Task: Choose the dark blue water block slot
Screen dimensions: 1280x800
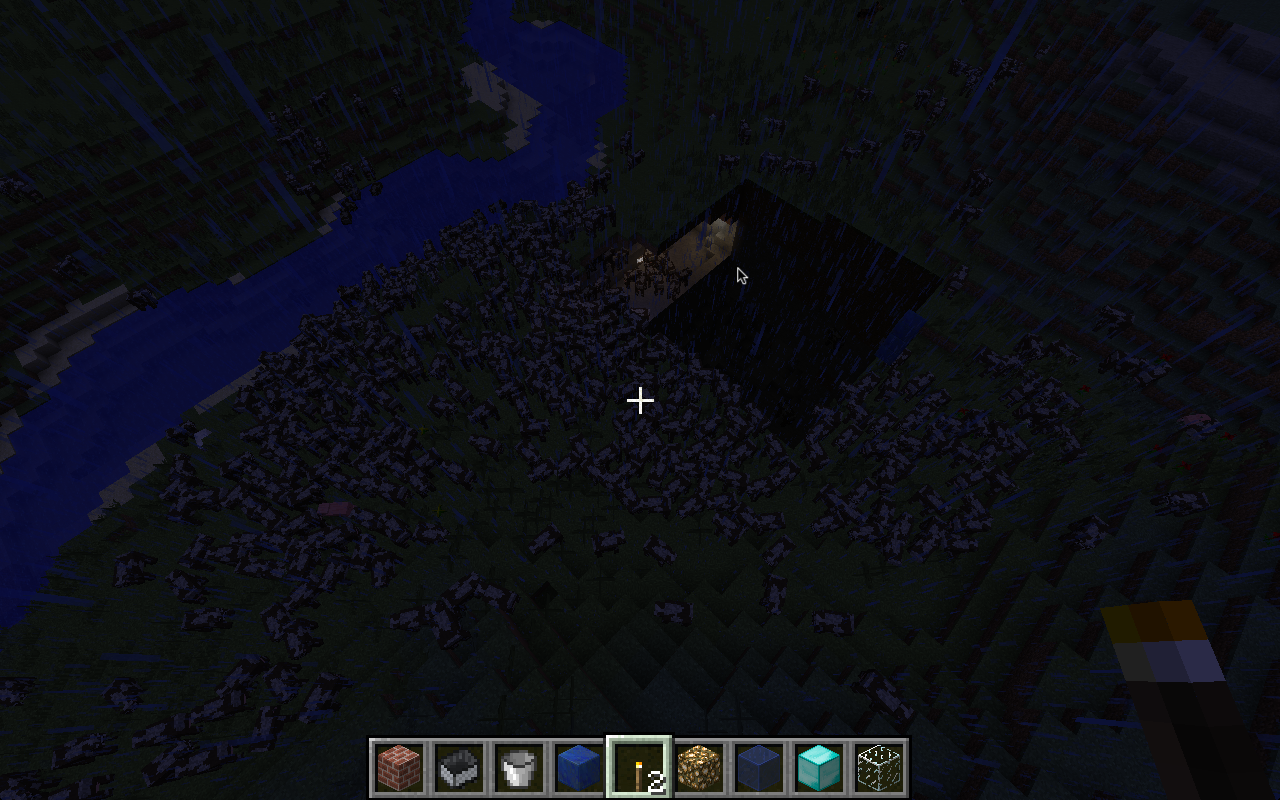Action: pos(759,768)
